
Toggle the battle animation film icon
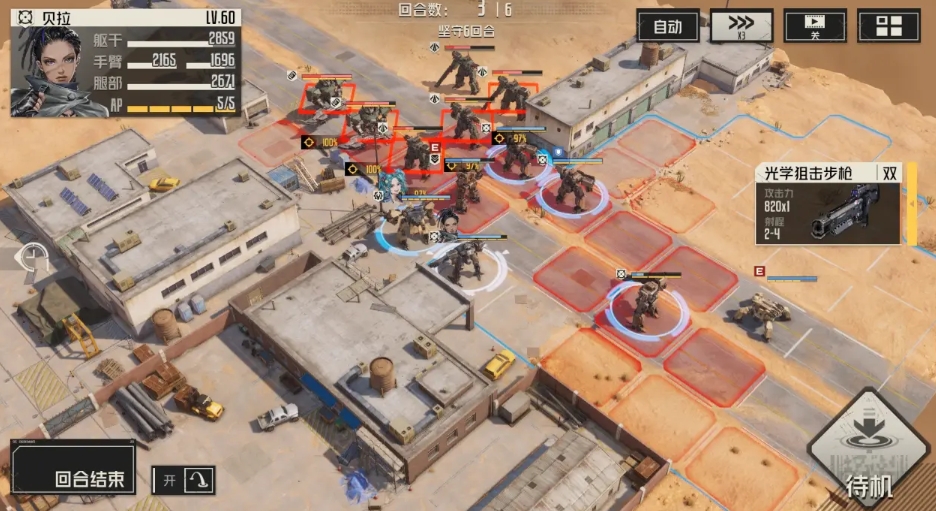coord(815,26)
